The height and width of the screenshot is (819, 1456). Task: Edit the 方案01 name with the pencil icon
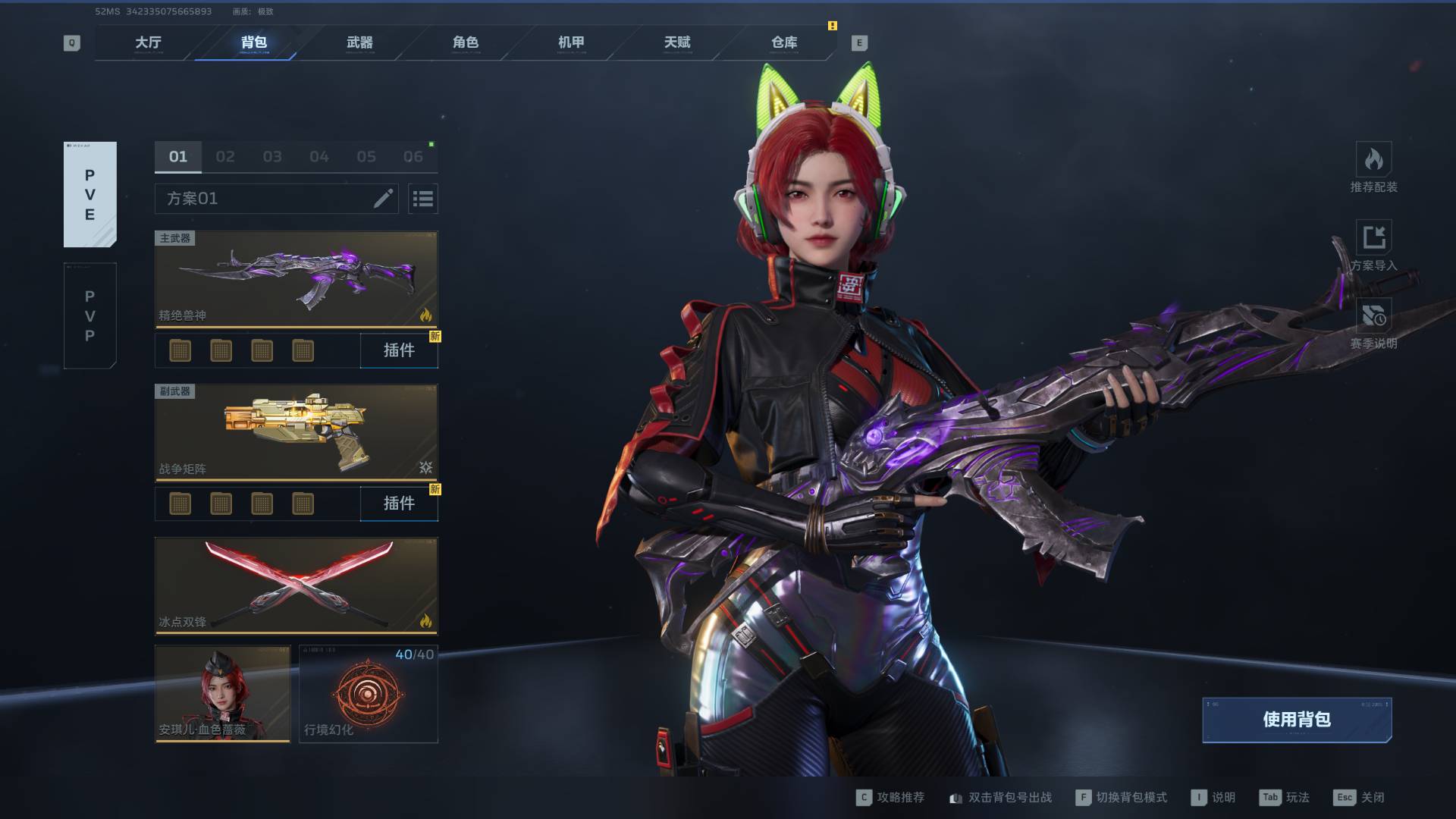coord(383,199)
